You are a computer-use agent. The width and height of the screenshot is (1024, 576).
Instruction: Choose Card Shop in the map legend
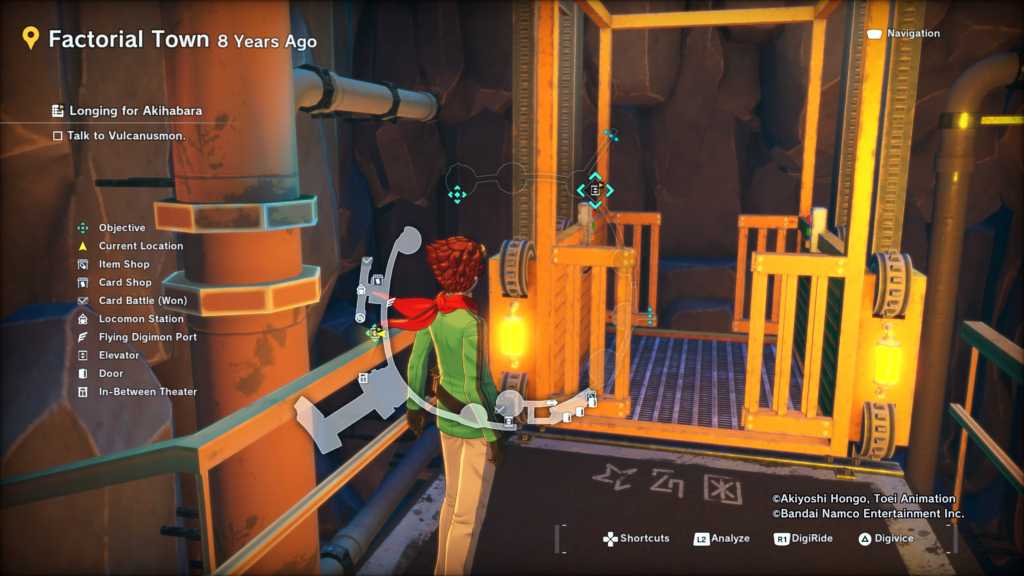tap(125, 283)
